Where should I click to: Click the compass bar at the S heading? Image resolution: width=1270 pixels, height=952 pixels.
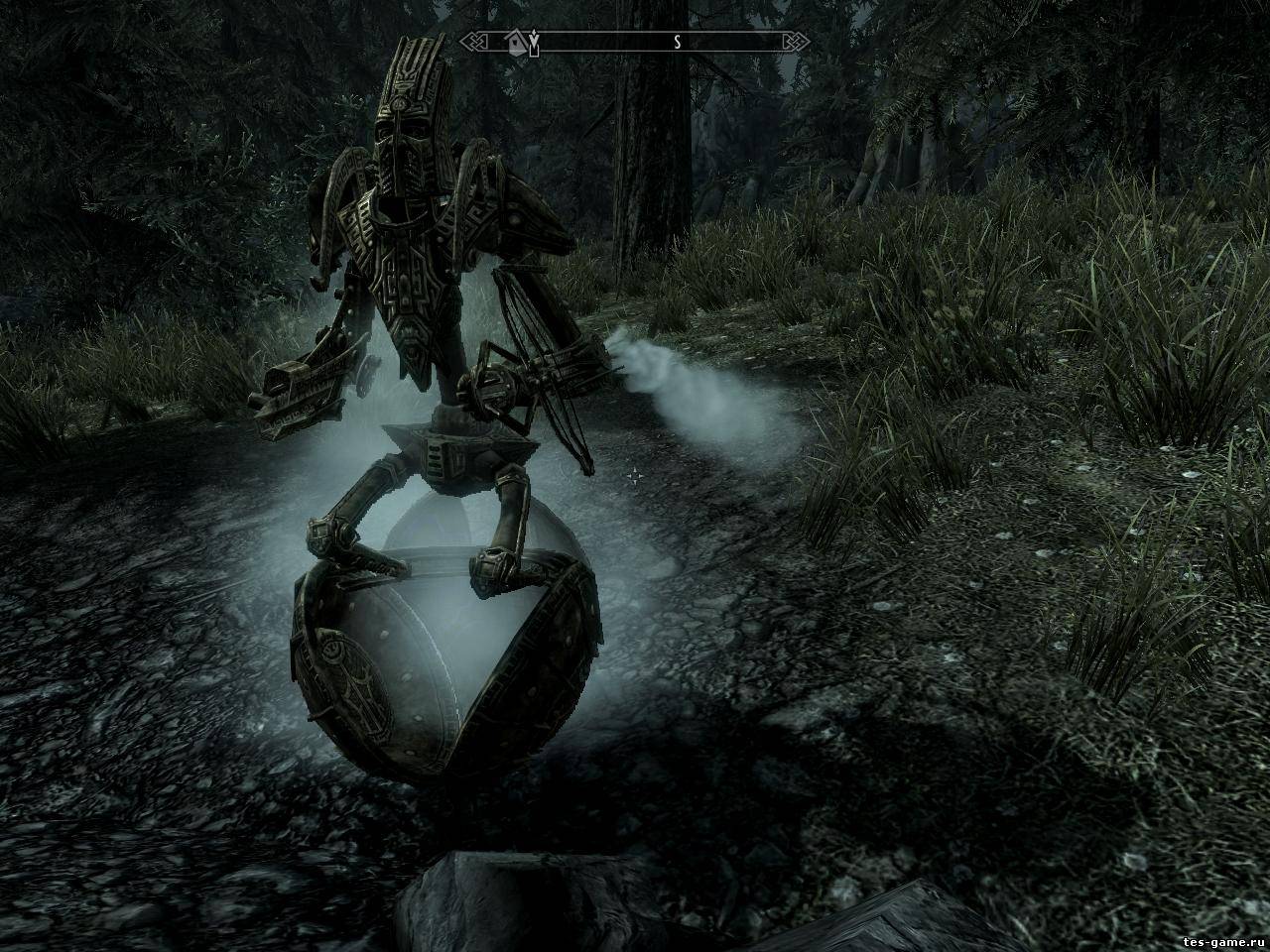tap(677, 43)
